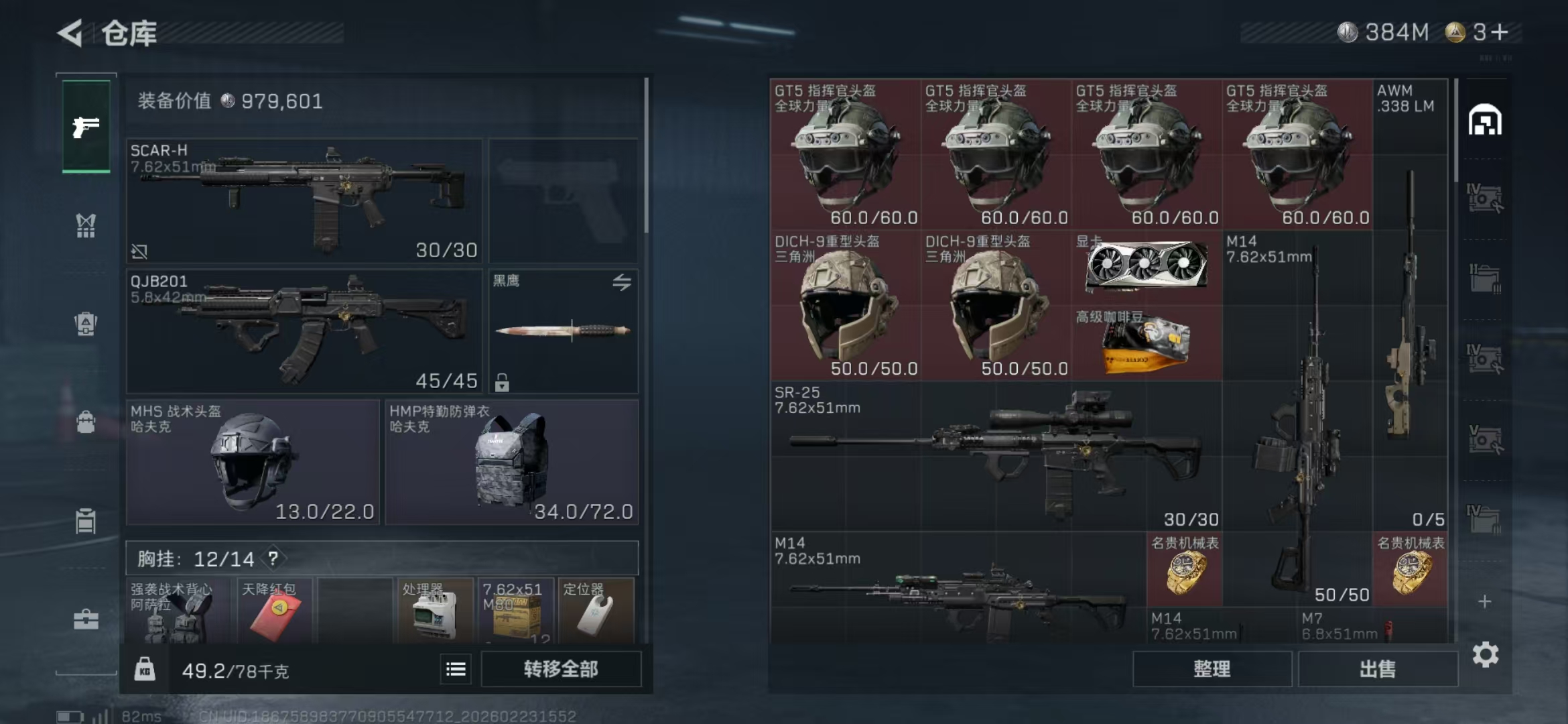Switch to the pistol weapons tab
The width and height of the screenshot is (1568, 724).
(x=86, y=127)
